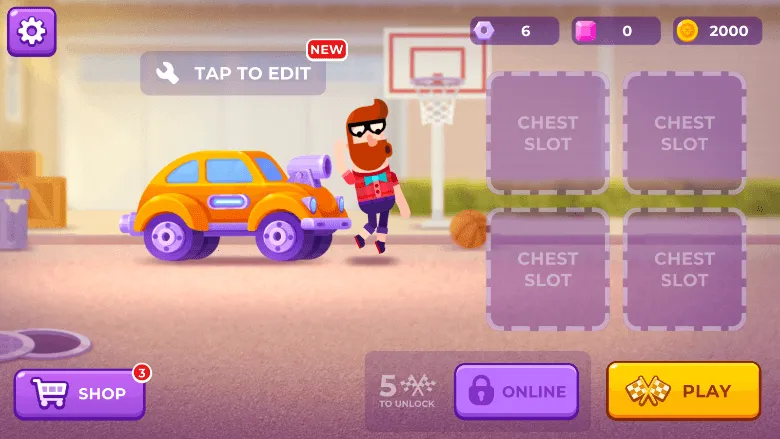Open the bolt nut currency counter
Screen dimensions: 780x439
point(514,31)
